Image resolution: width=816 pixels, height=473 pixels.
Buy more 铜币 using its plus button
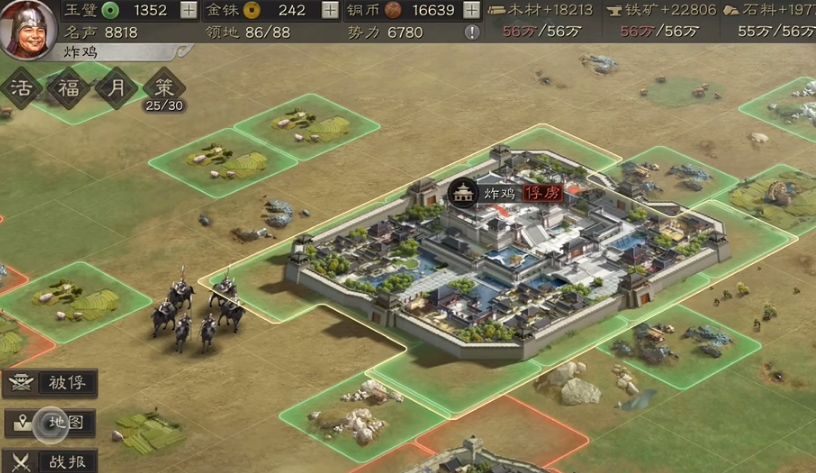pyautogui.click(x=472, y=11)
